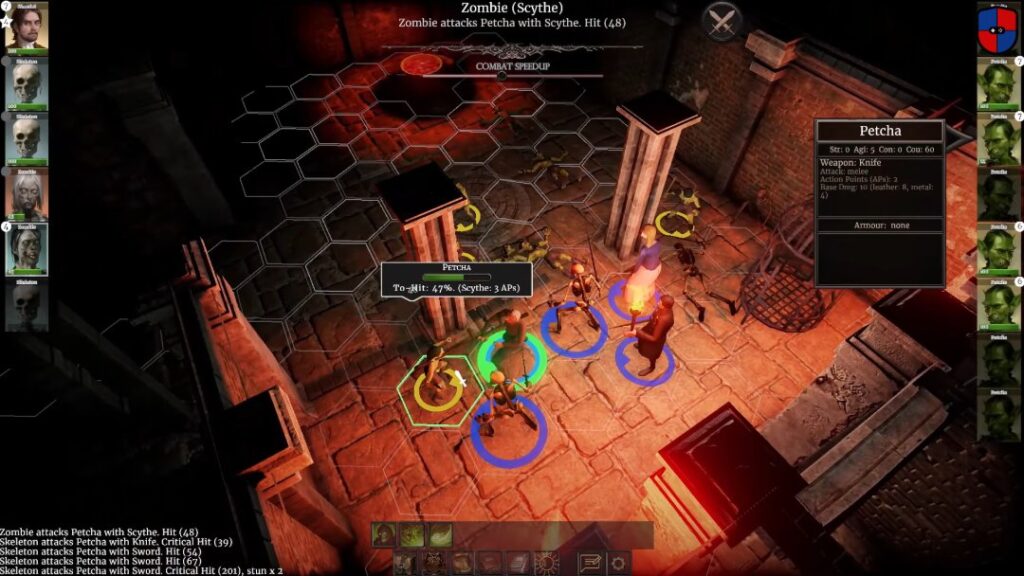Screen dimensions: 1024x576
Task: Select the darkened zombie portrait marked 4
Action: pos(27,250)
